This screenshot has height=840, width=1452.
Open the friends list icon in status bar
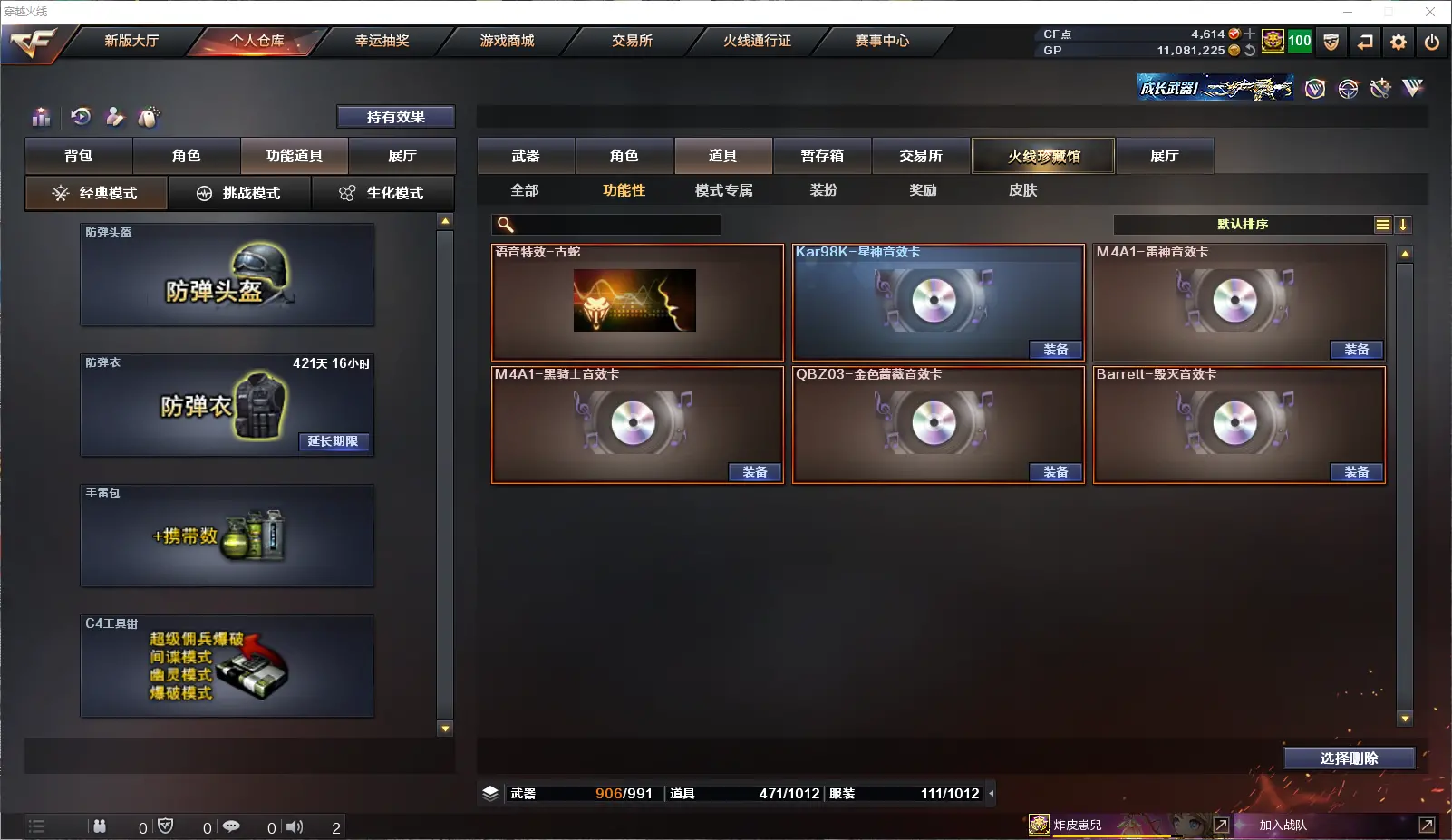[x=100, y=826]
